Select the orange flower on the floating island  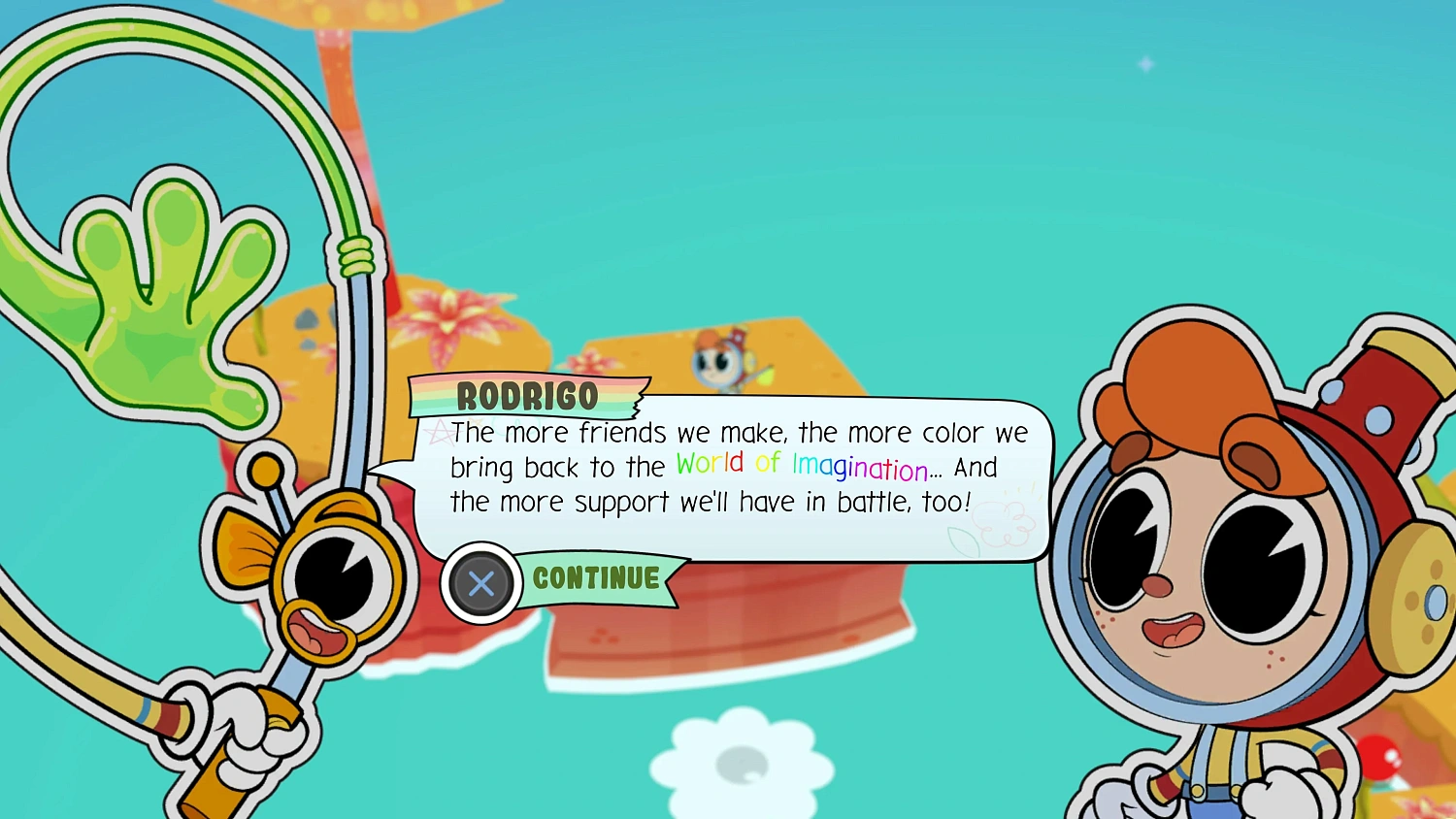pyautogui.click(x=447, y=313)
